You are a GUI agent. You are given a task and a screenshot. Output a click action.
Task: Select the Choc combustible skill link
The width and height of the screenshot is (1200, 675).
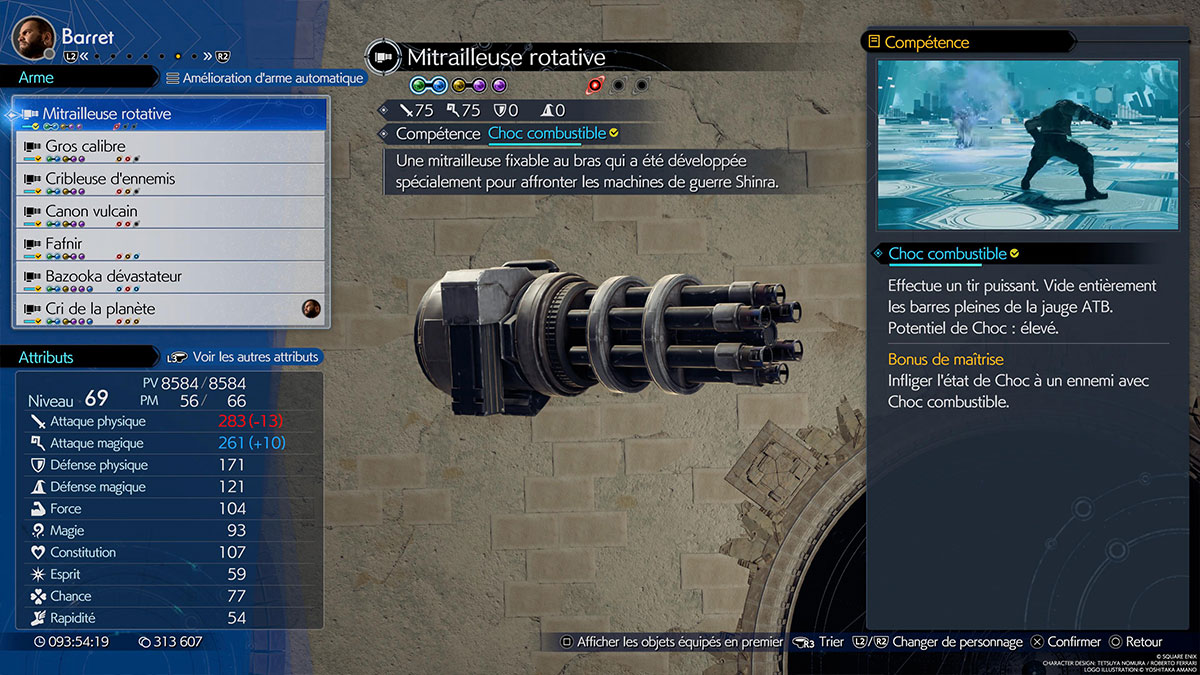(x=547, y=133)
